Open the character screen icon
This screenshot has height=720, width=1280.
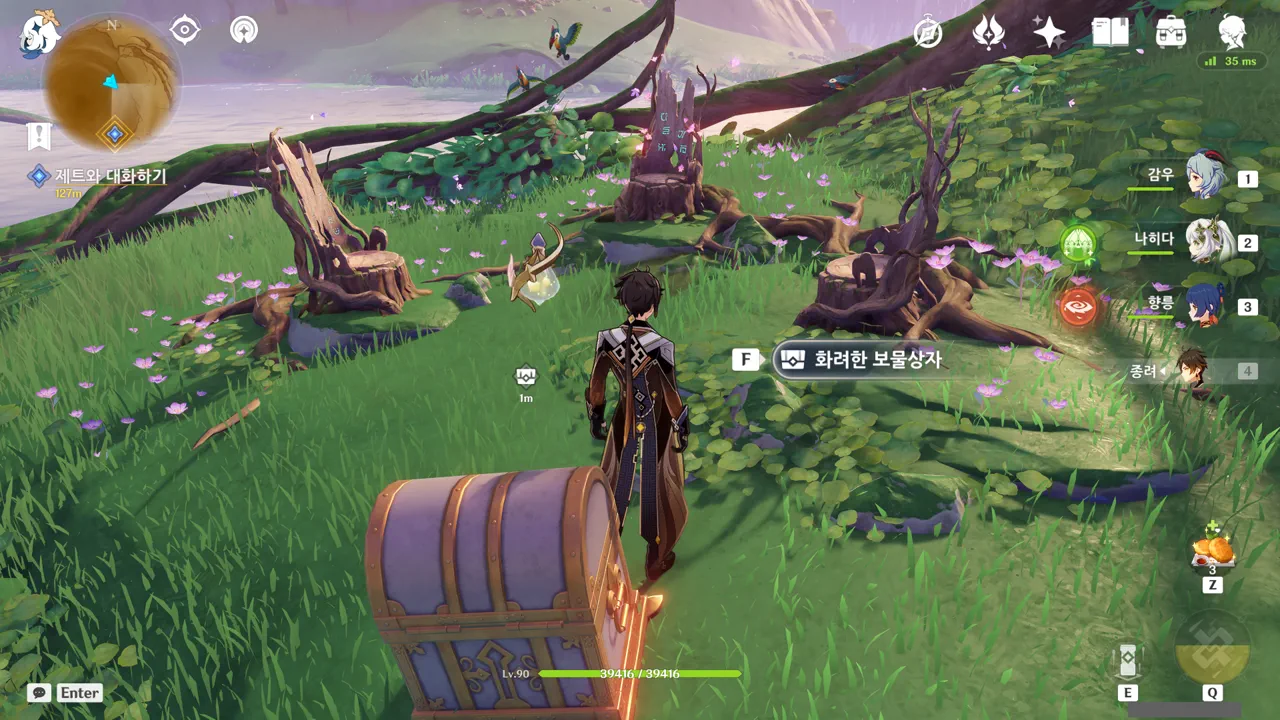(1232, 33)
